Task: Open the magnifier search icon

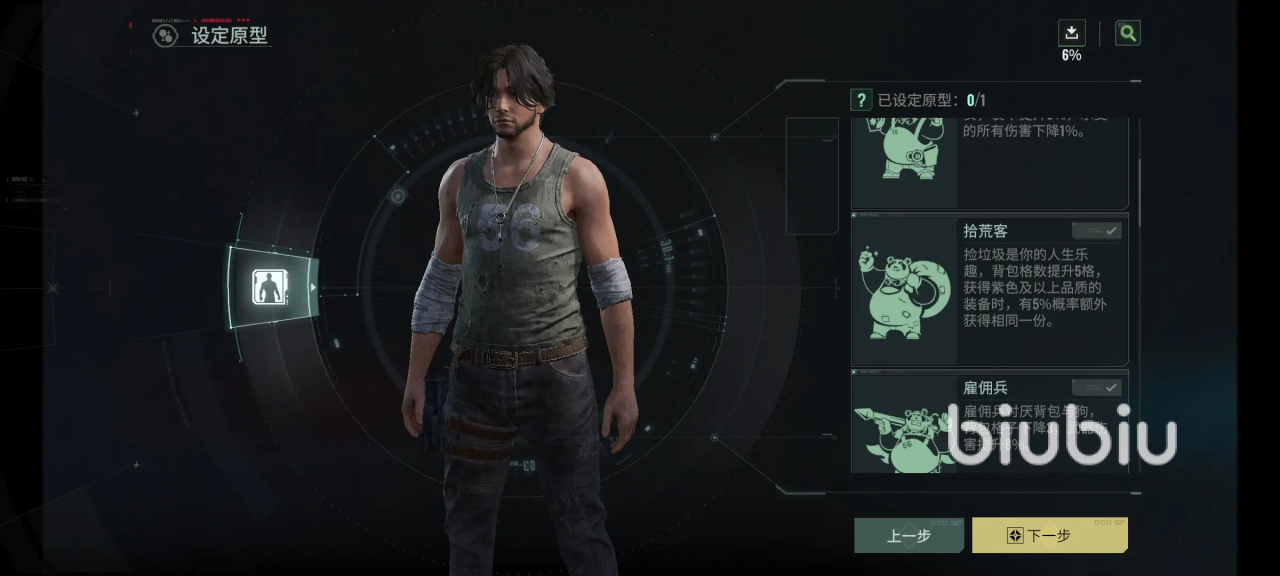Action: 1128,33
